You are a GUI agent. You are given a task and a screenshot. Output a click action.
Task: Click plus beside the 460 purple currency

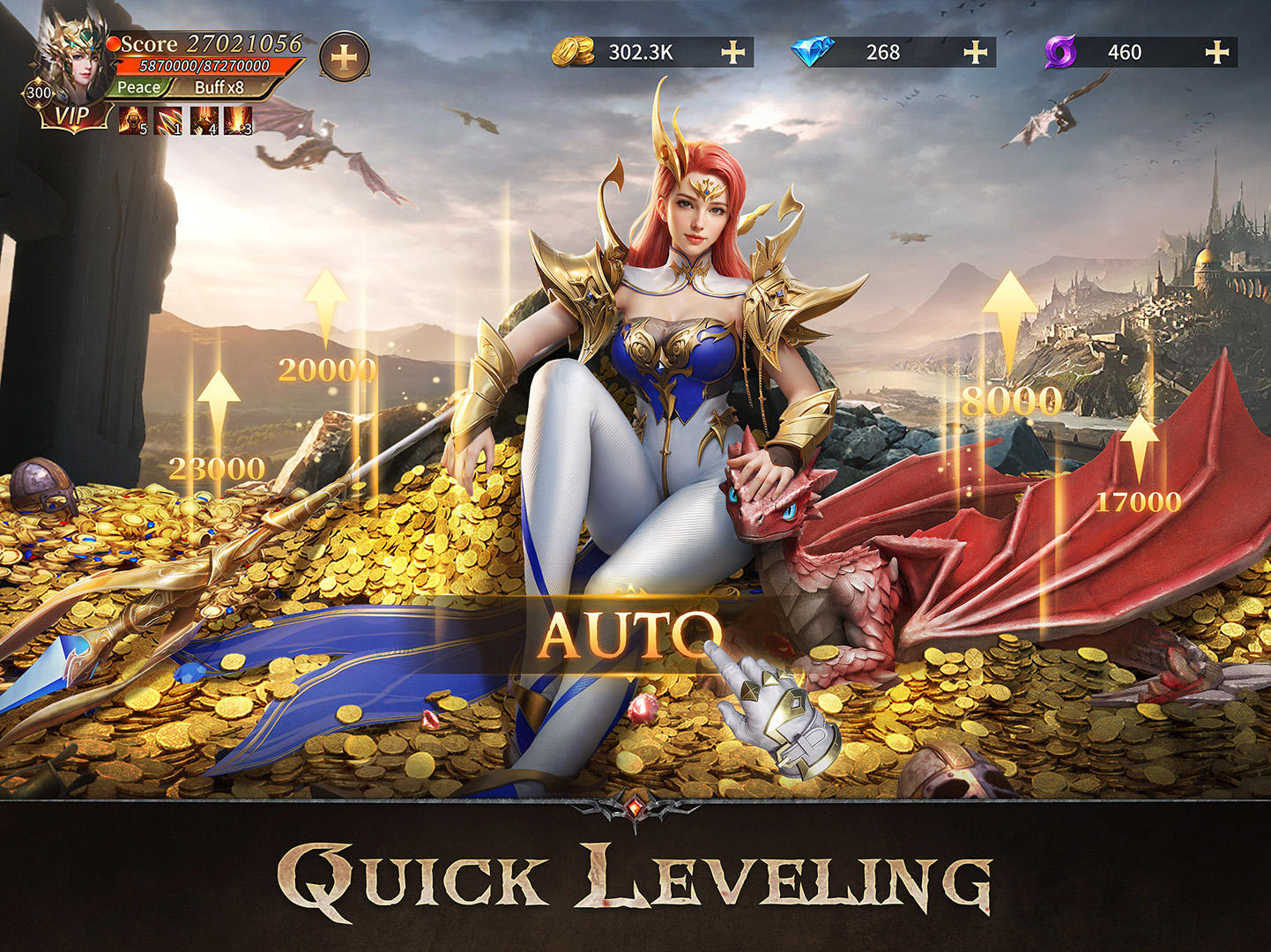(1217, 53)
